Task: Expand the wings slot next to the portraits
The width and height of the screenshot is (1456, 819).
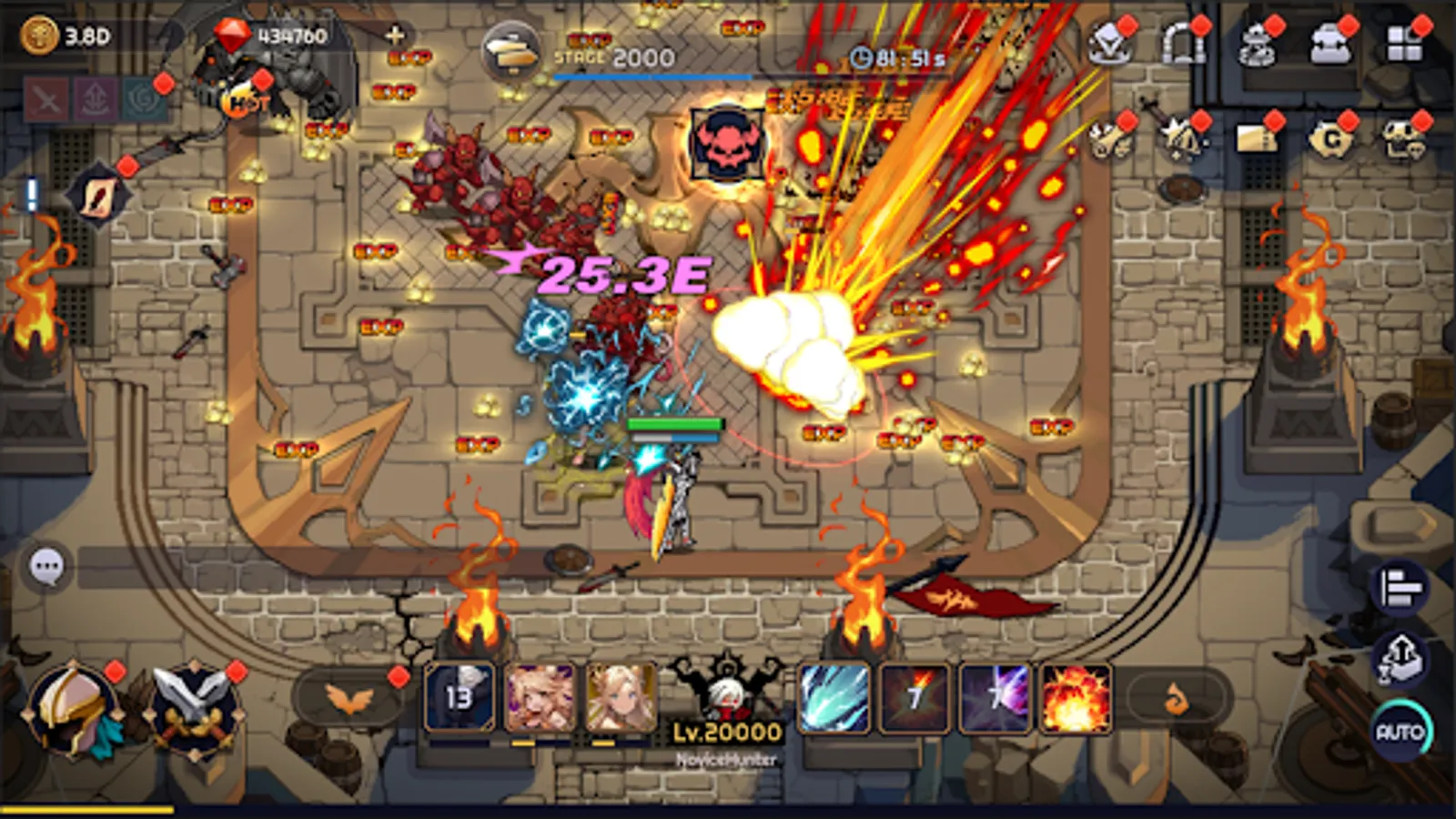Action: coord(346,696)
